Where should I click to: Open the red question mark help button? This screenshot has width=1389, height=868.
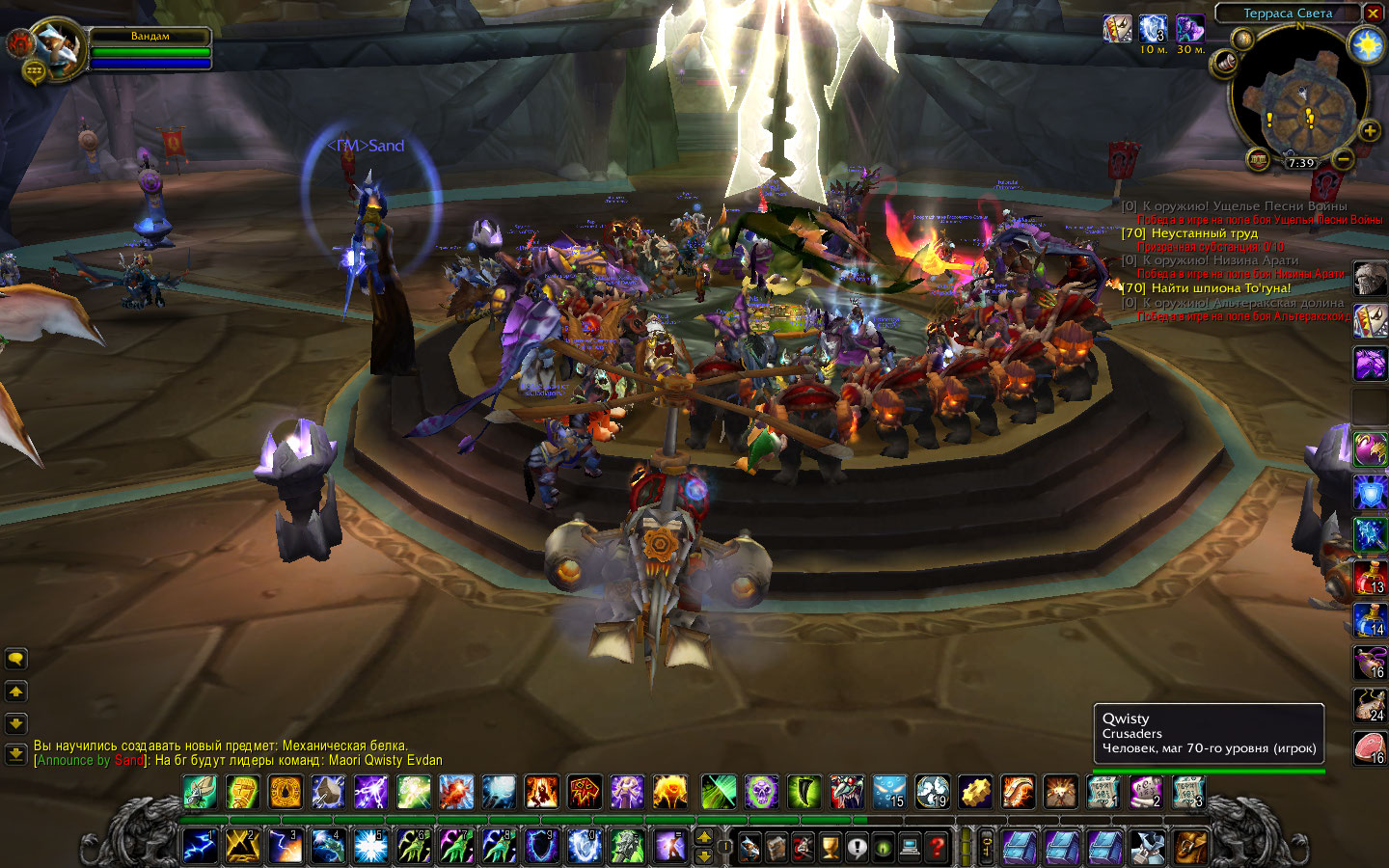(x=937, y=848)
